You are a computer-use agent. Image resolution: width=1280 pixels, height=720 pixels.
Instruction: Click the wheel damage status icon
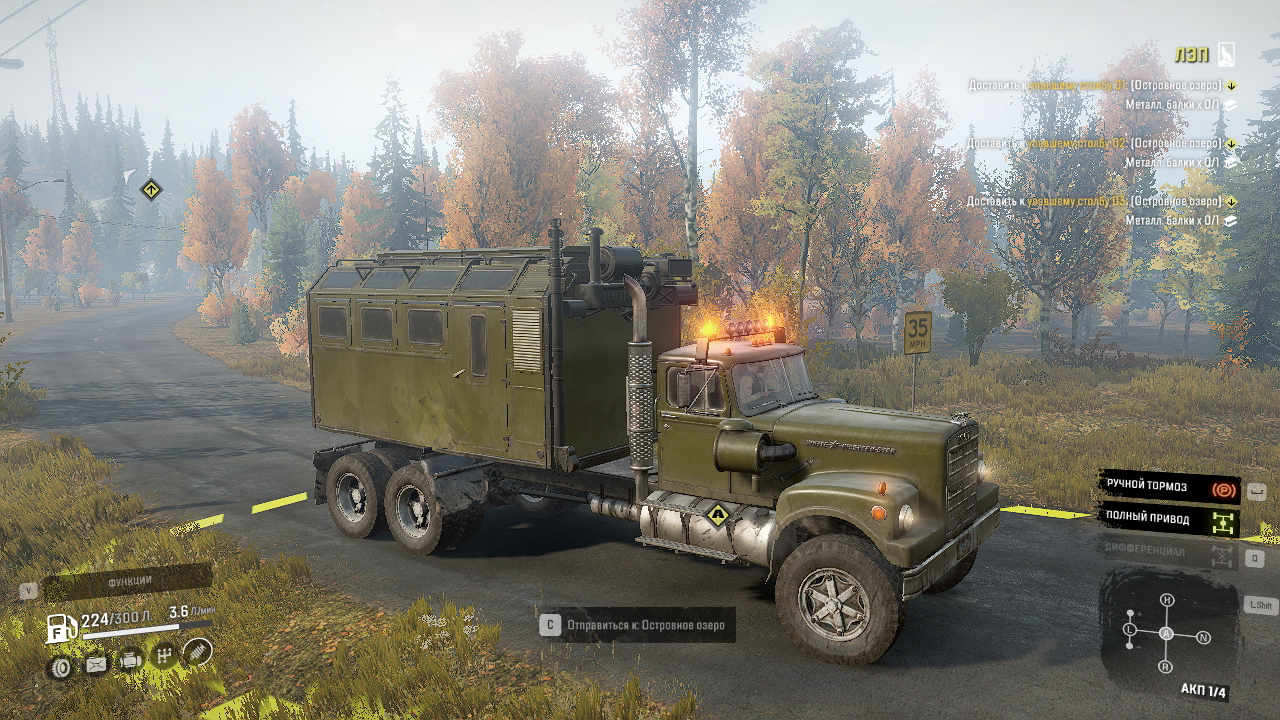[60, 667]
